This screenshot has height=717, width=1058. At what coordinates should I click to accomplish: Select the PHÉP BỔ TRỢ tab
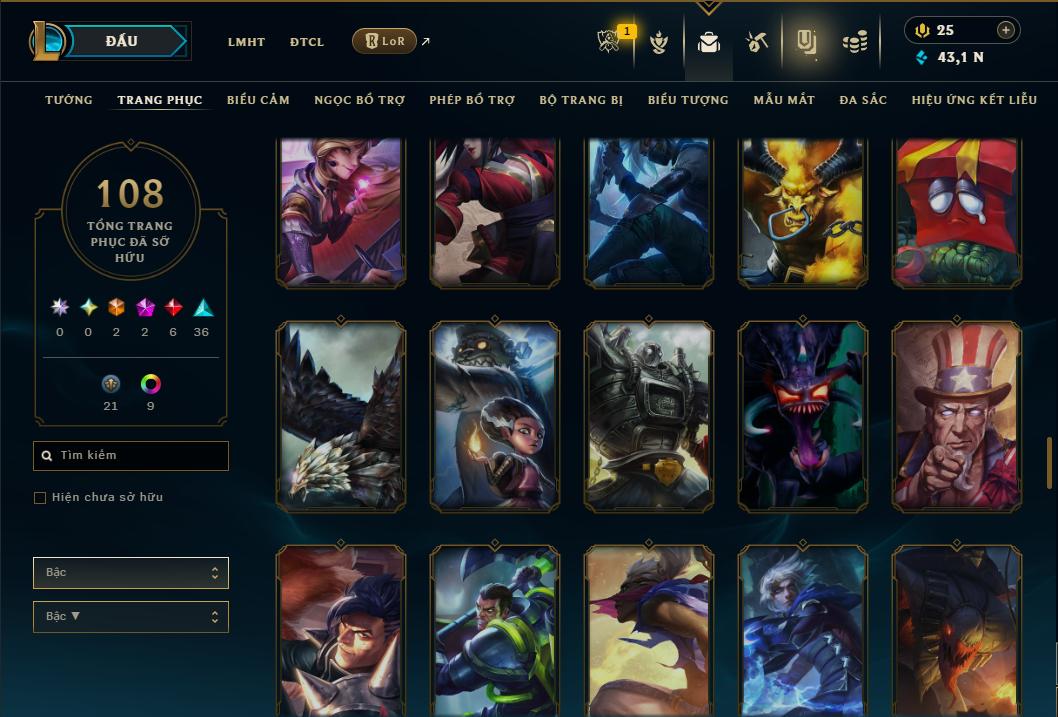pyautogui.click(x=472, y=100)
